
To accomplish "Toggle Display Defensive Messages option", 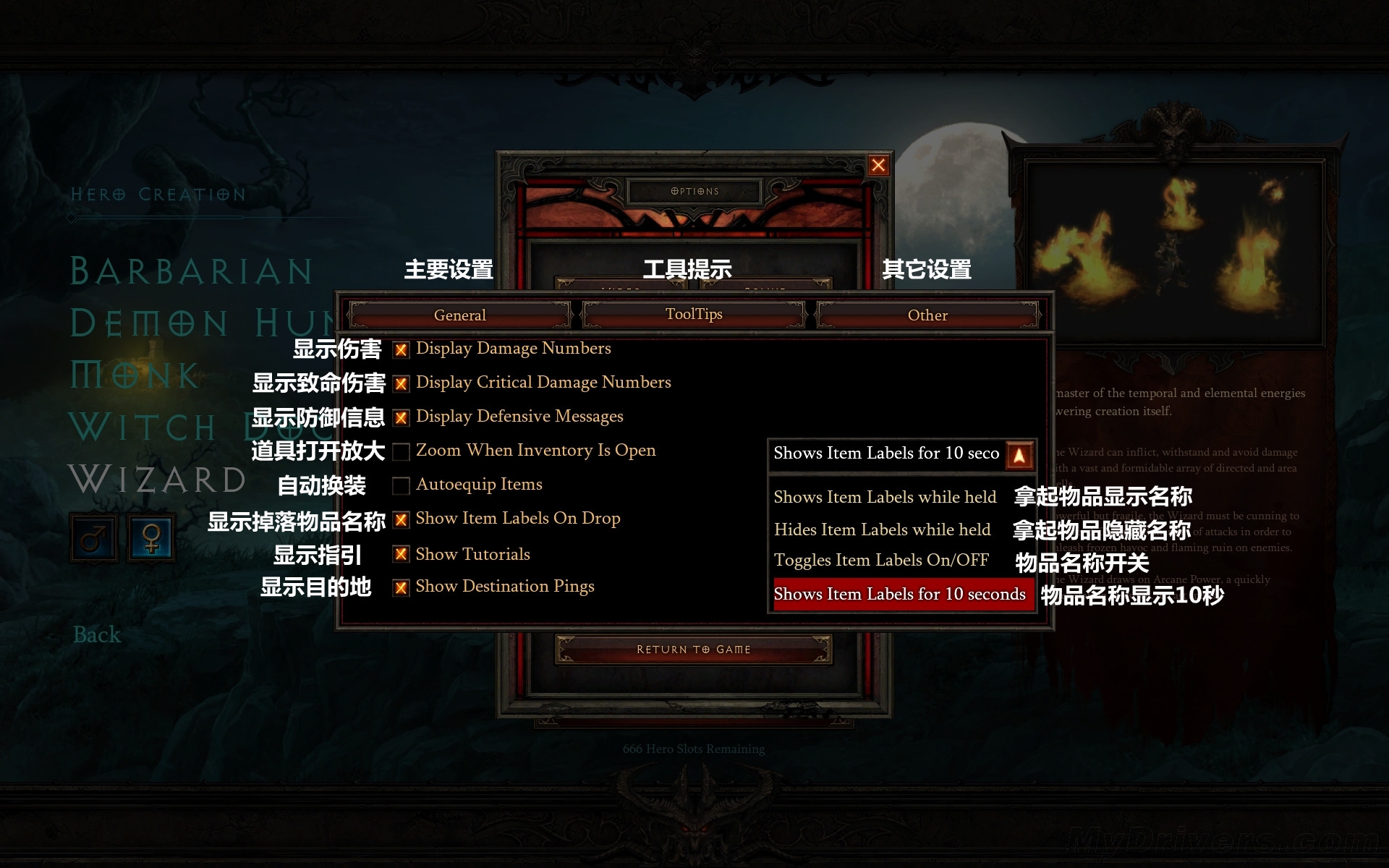I will (401, 418).
